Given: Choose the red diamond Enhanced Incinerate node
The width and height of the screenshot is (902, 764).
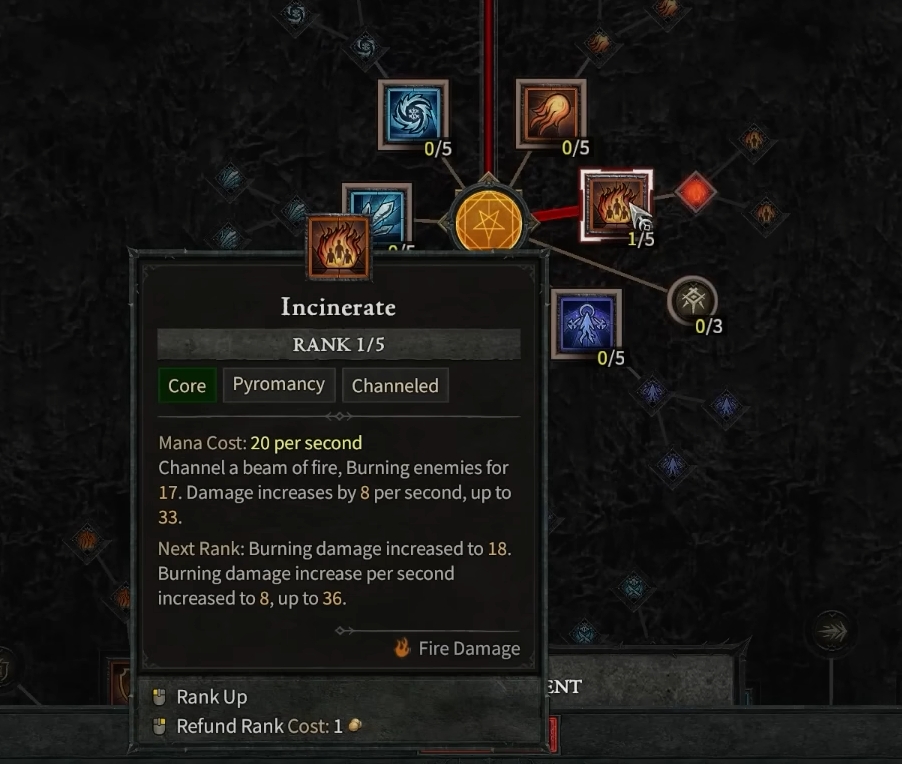Looking at the screenshot, I should [x=695, y=192].
